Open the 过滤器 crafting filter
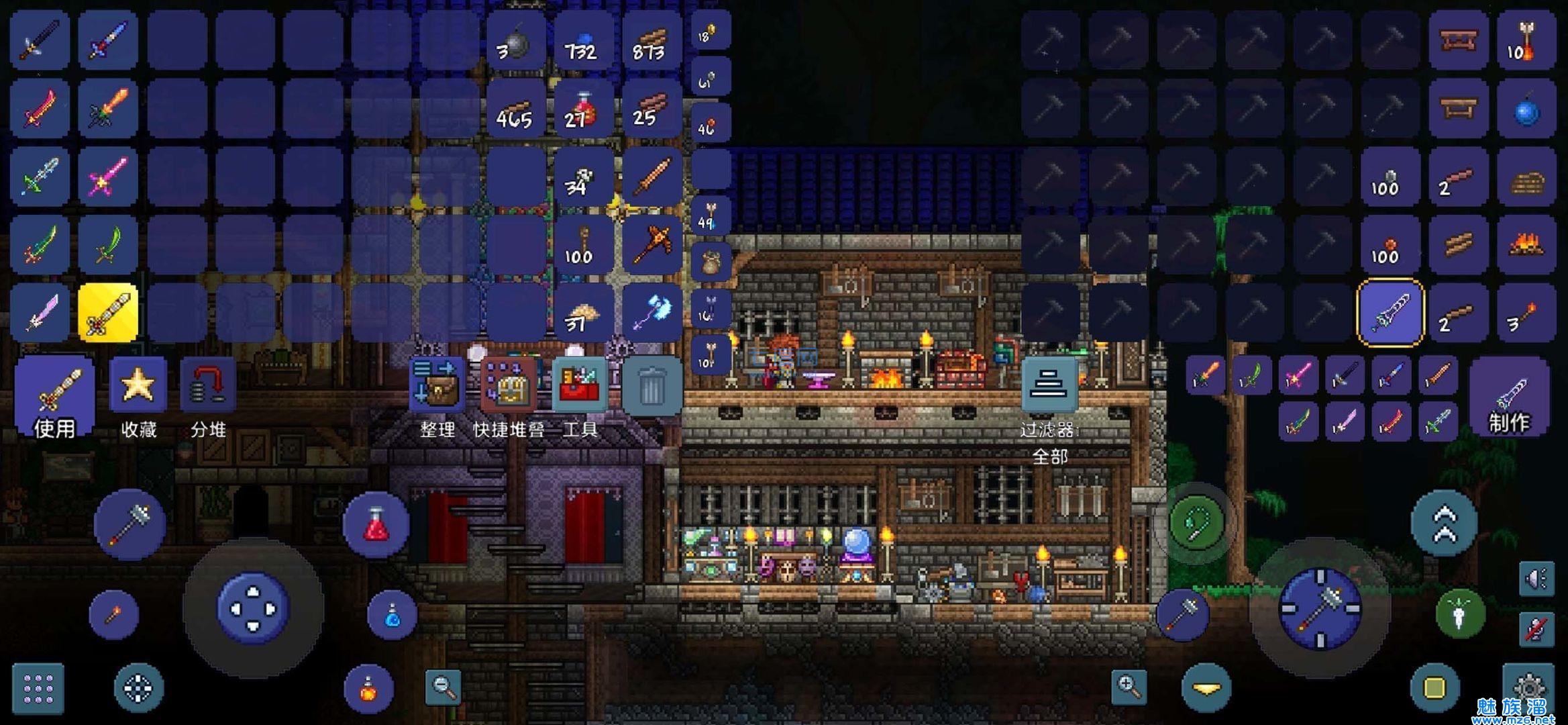 (x=1049, y=385)
